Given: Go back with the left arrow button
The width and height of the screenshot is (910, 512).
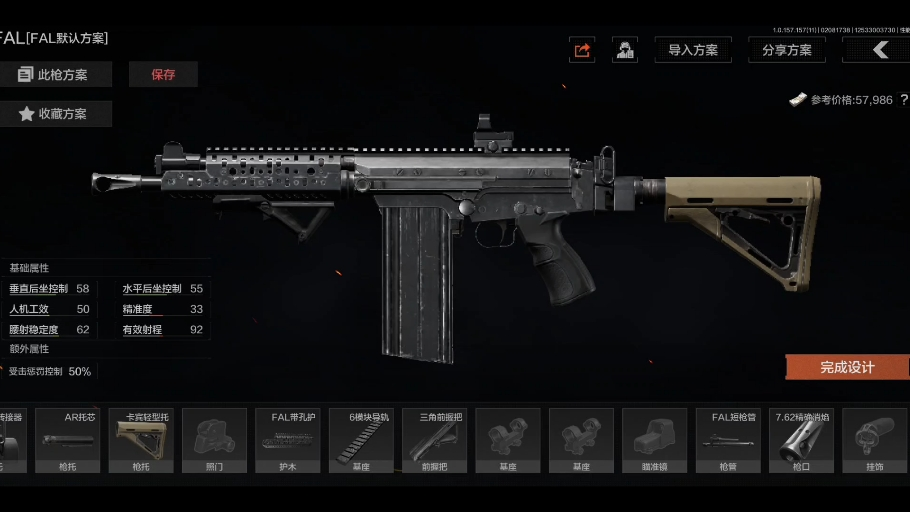Looking at the screenshot, I should click(877, 50).
